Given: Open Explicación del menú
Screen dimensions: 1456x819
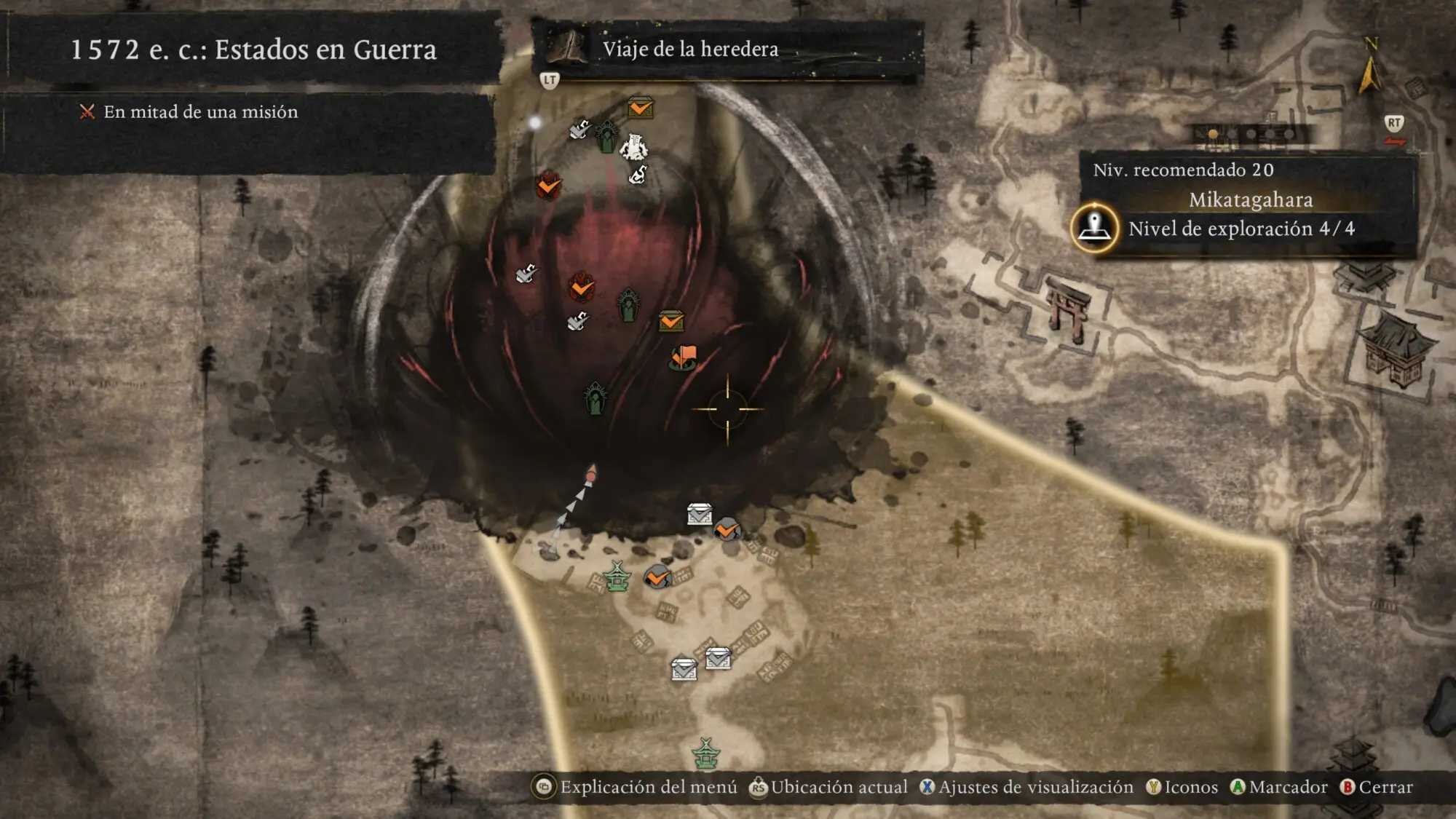Looking at the screenshot, I should click(637, 787).
